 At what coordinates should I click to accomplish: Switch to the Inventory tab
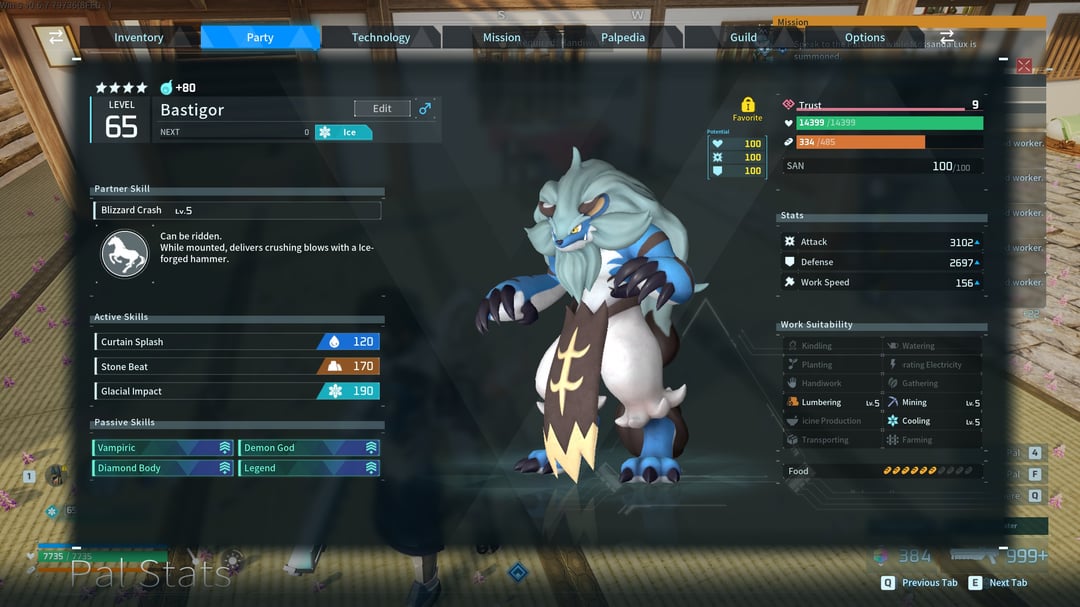[138, 38]
